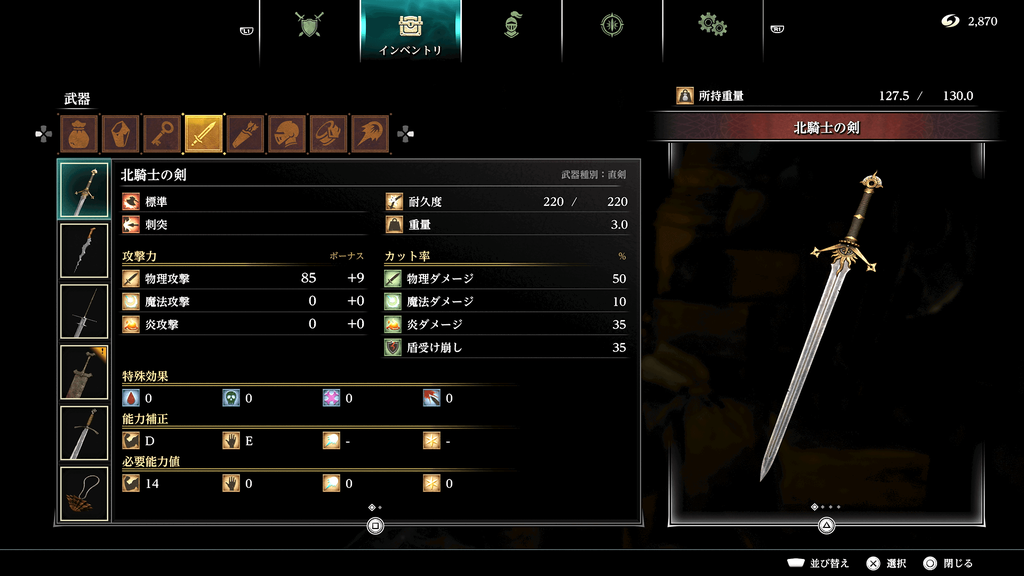Show the key items category
The image size is (1024, 576).
(x=162, y=134)
